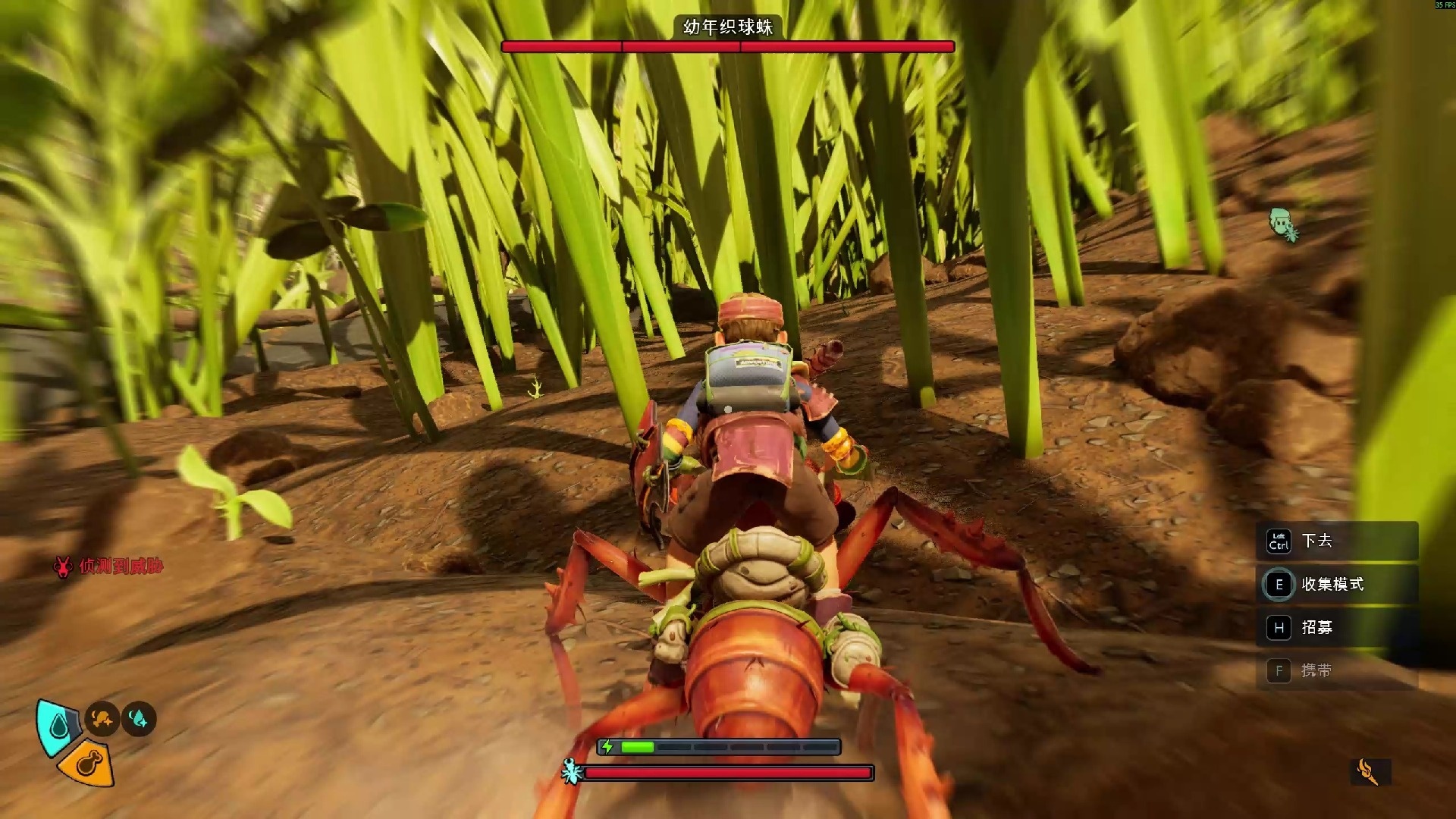Click the red threat detected bug icon
The height and width of the screenshot is (819, 1456).
62,566
